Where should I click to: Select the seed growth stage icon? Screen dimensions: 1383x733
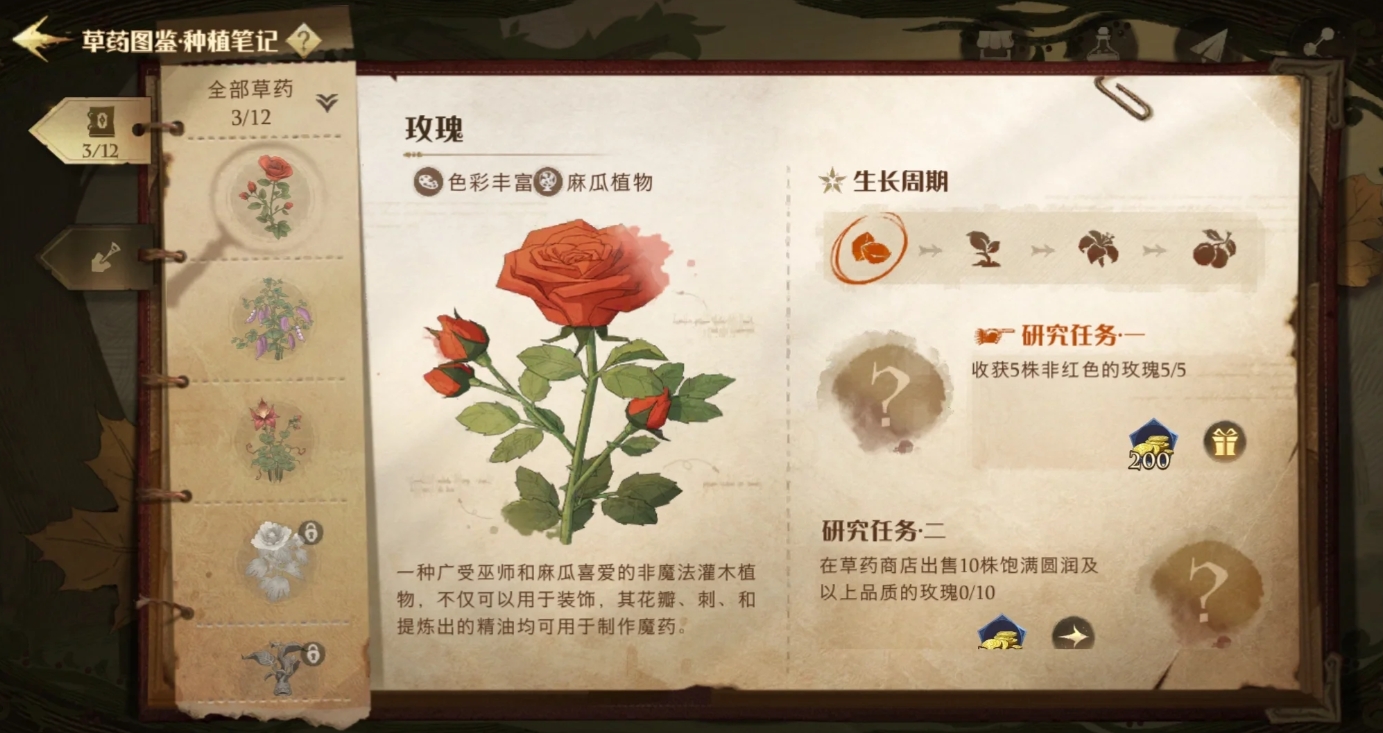point(866,247)
